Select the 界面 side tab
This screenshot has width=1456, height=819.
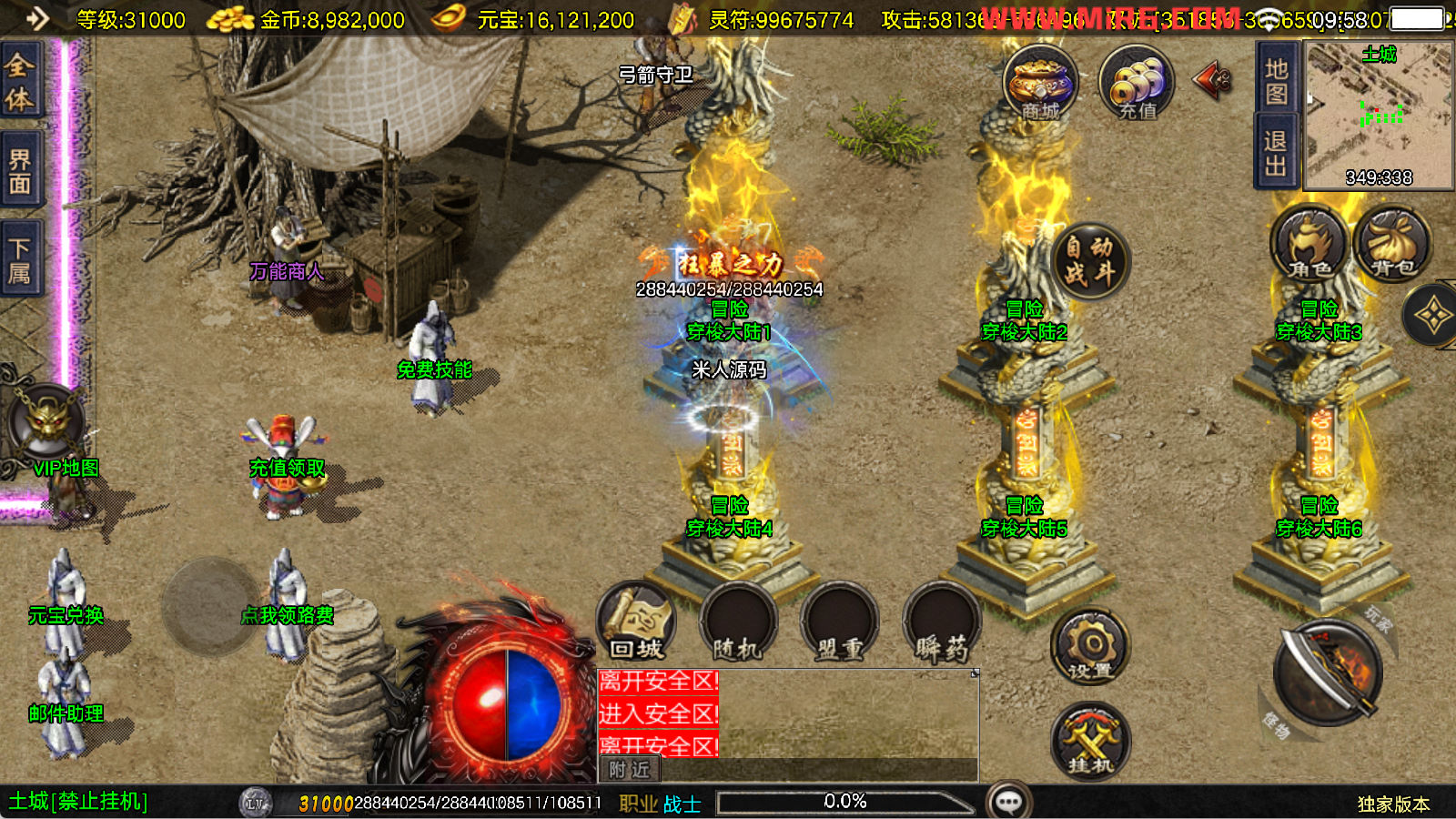point(20,171)
